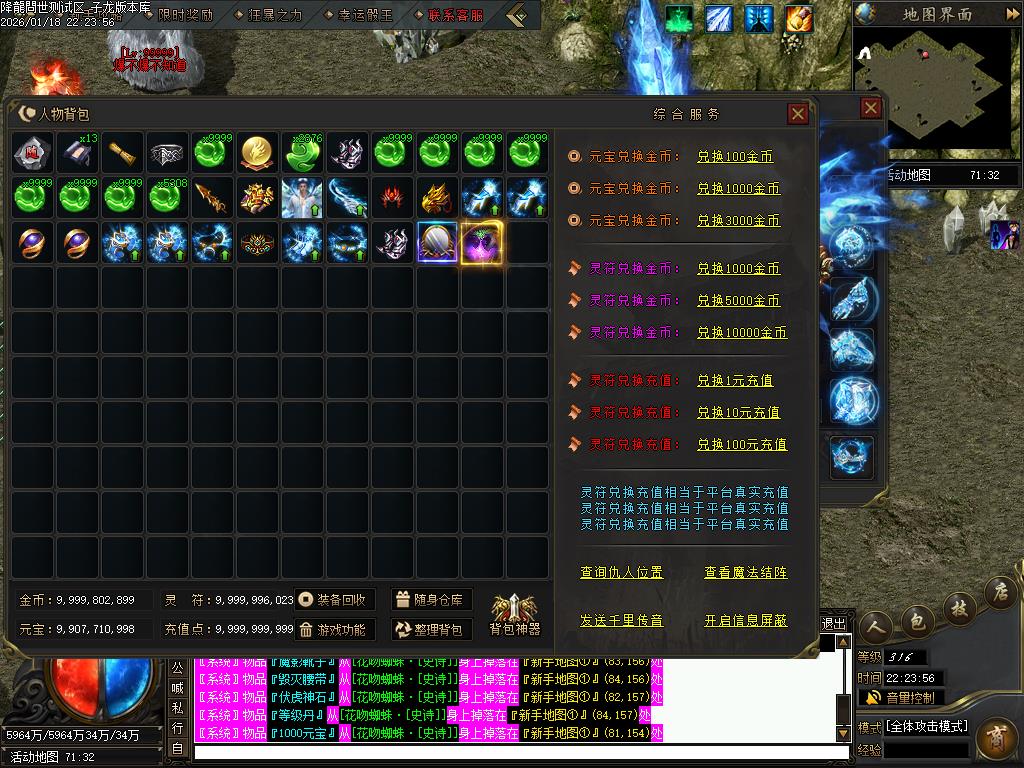Sort the bag with 整理背包
The width and height of the screenshot is (1024, 768).
[x=432, y=630]
